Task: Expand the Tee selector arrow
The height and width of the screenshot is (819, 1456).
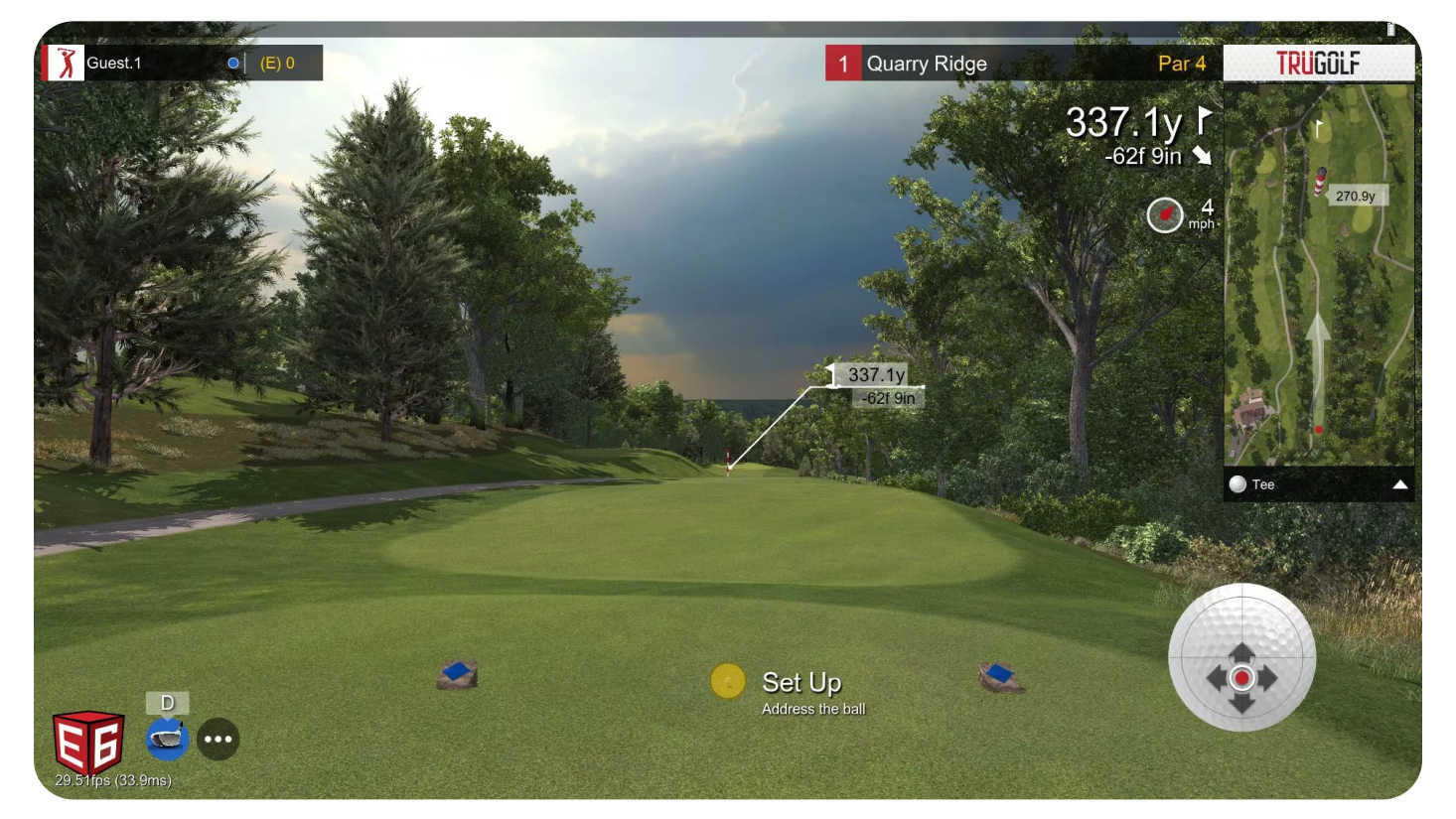Action: tap(1399, 484)
